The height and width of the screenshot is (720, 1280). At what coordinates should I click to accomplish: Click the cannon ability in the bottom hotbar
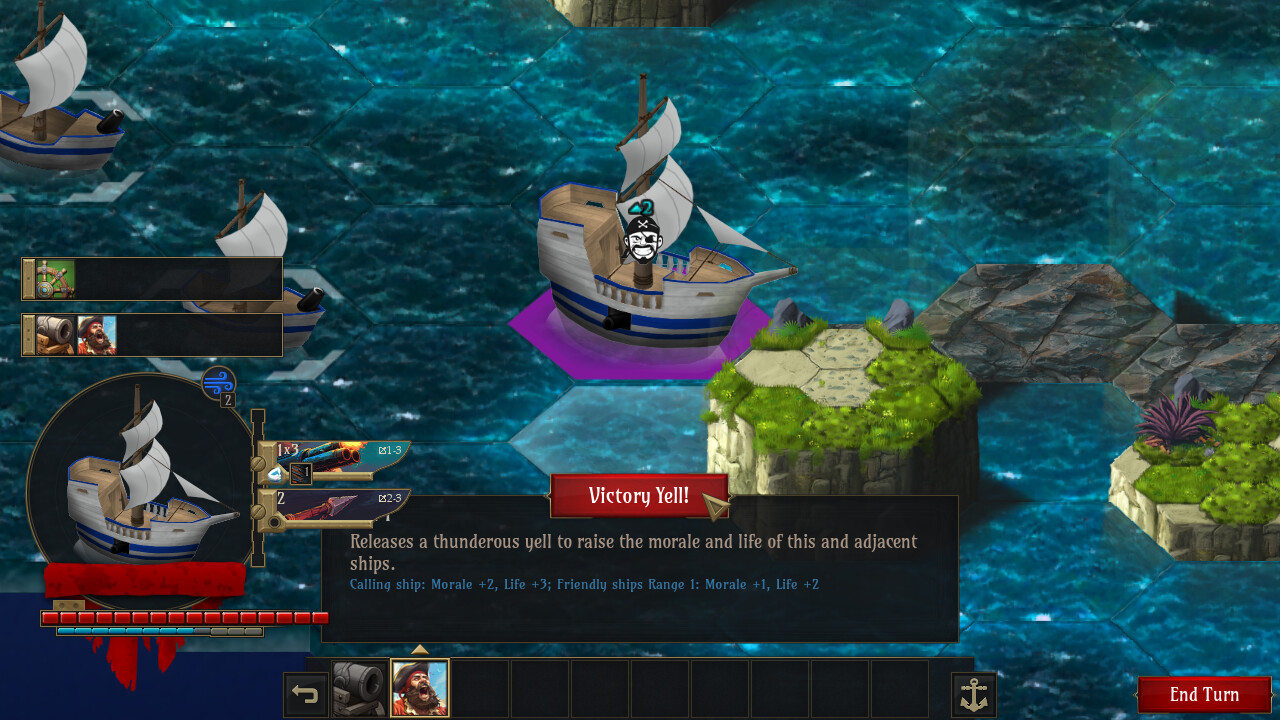(359, 688)
